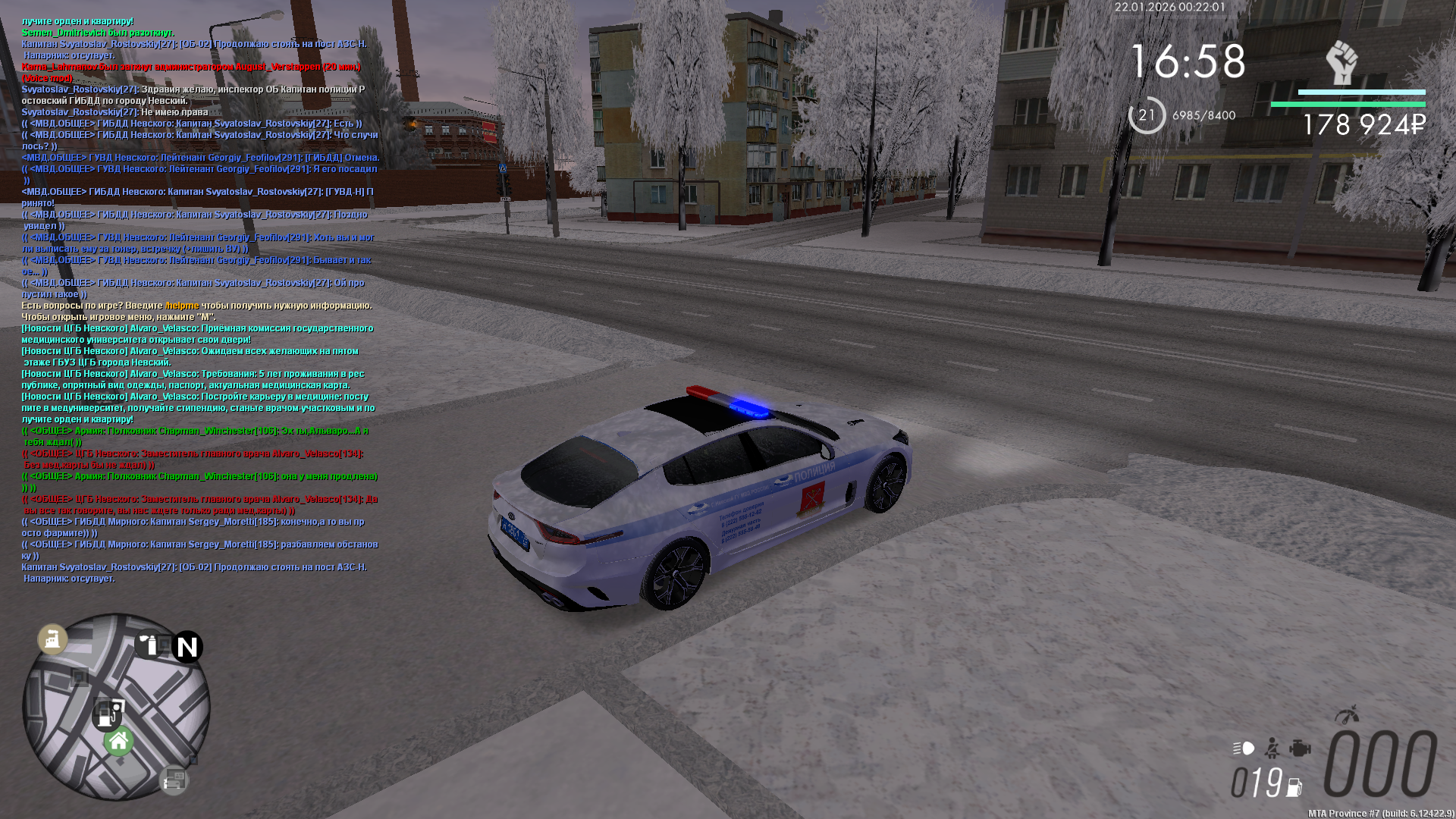Click the north compass N indicator
This screenshot has height=819, width=1456.
coord(187,647)
